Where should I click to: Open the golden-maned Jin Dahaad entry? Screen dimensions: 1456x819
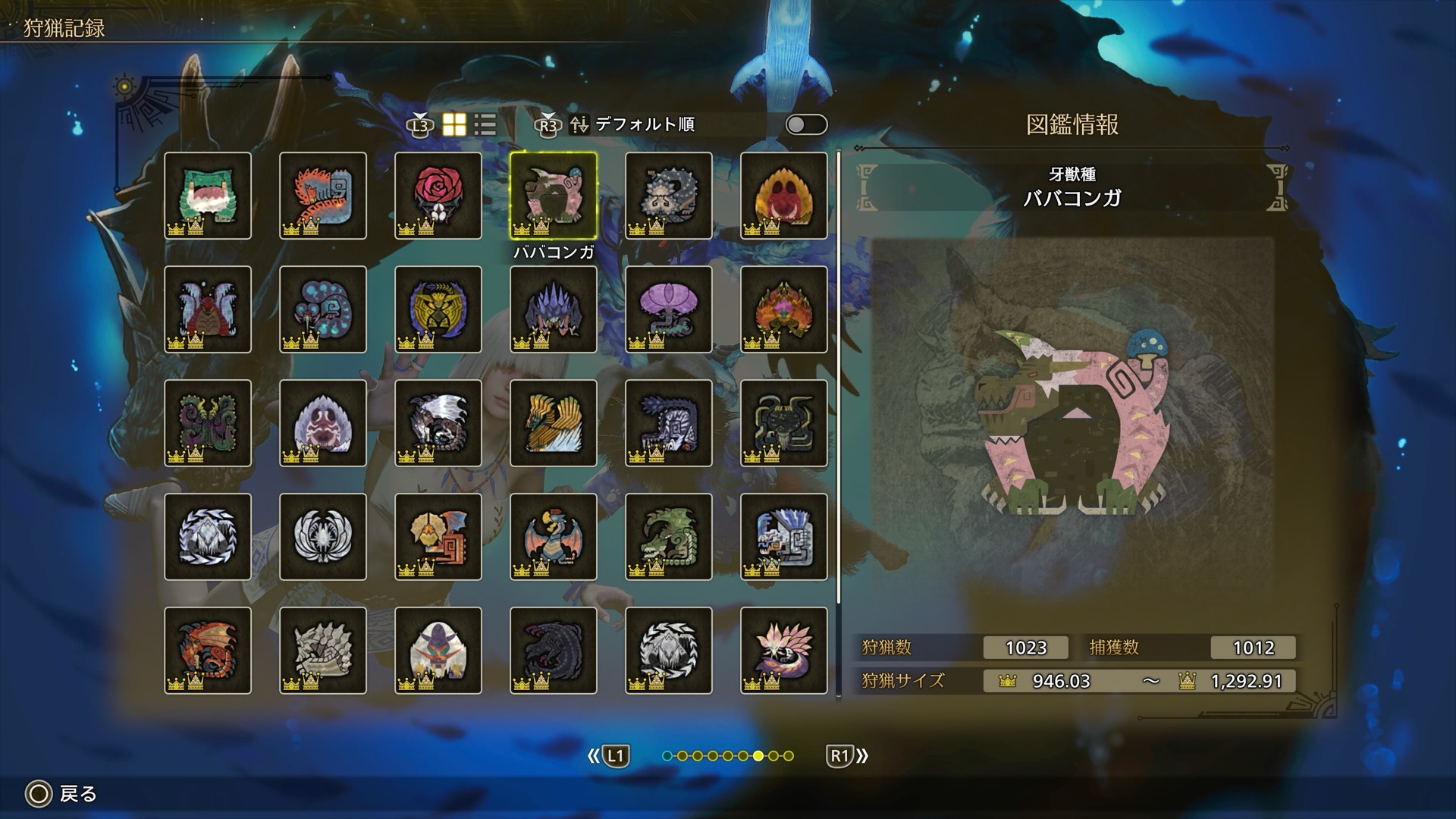coord(554,423)
